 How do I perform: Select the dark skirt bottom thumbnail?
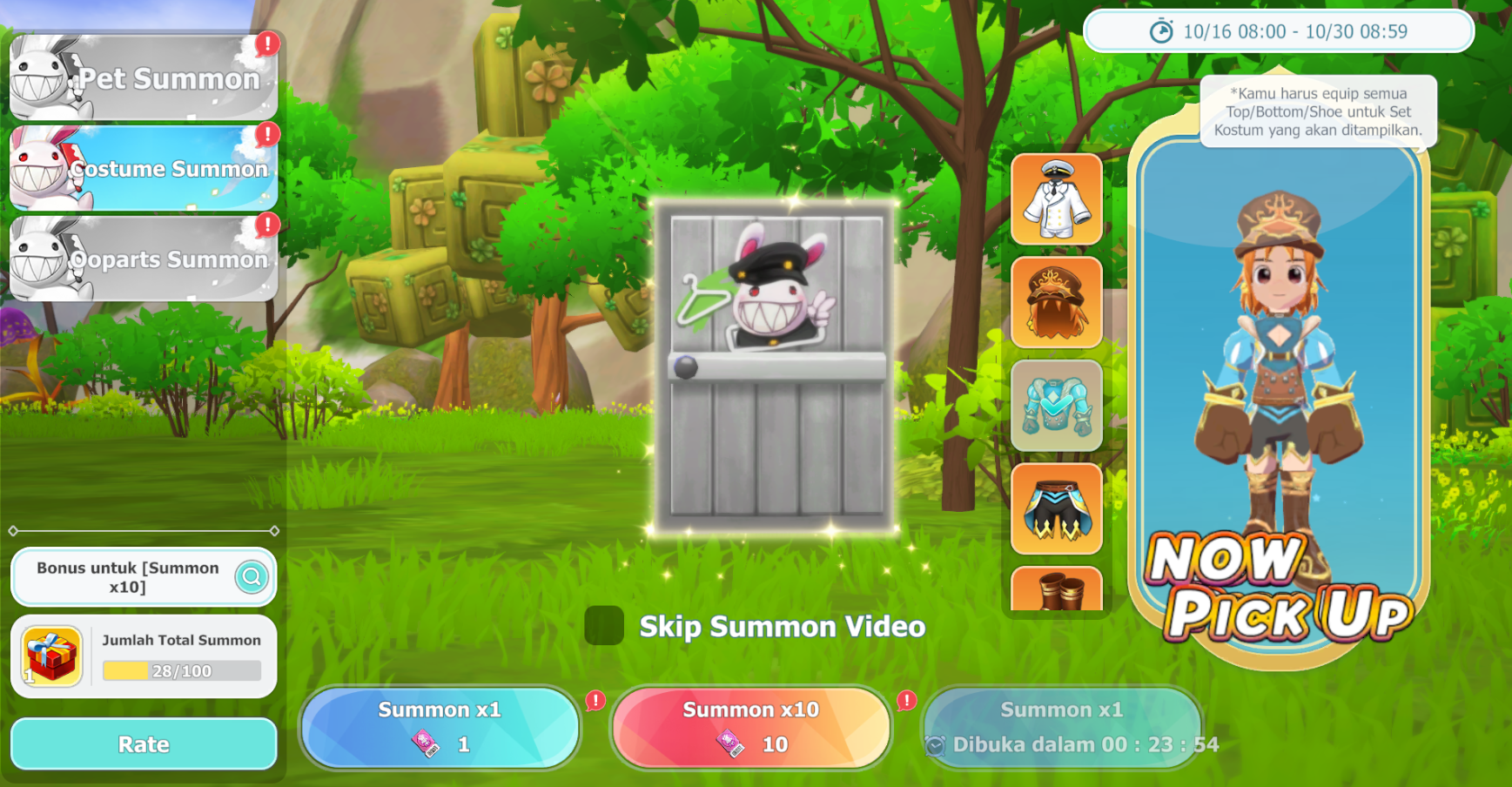coord(1056,508)
